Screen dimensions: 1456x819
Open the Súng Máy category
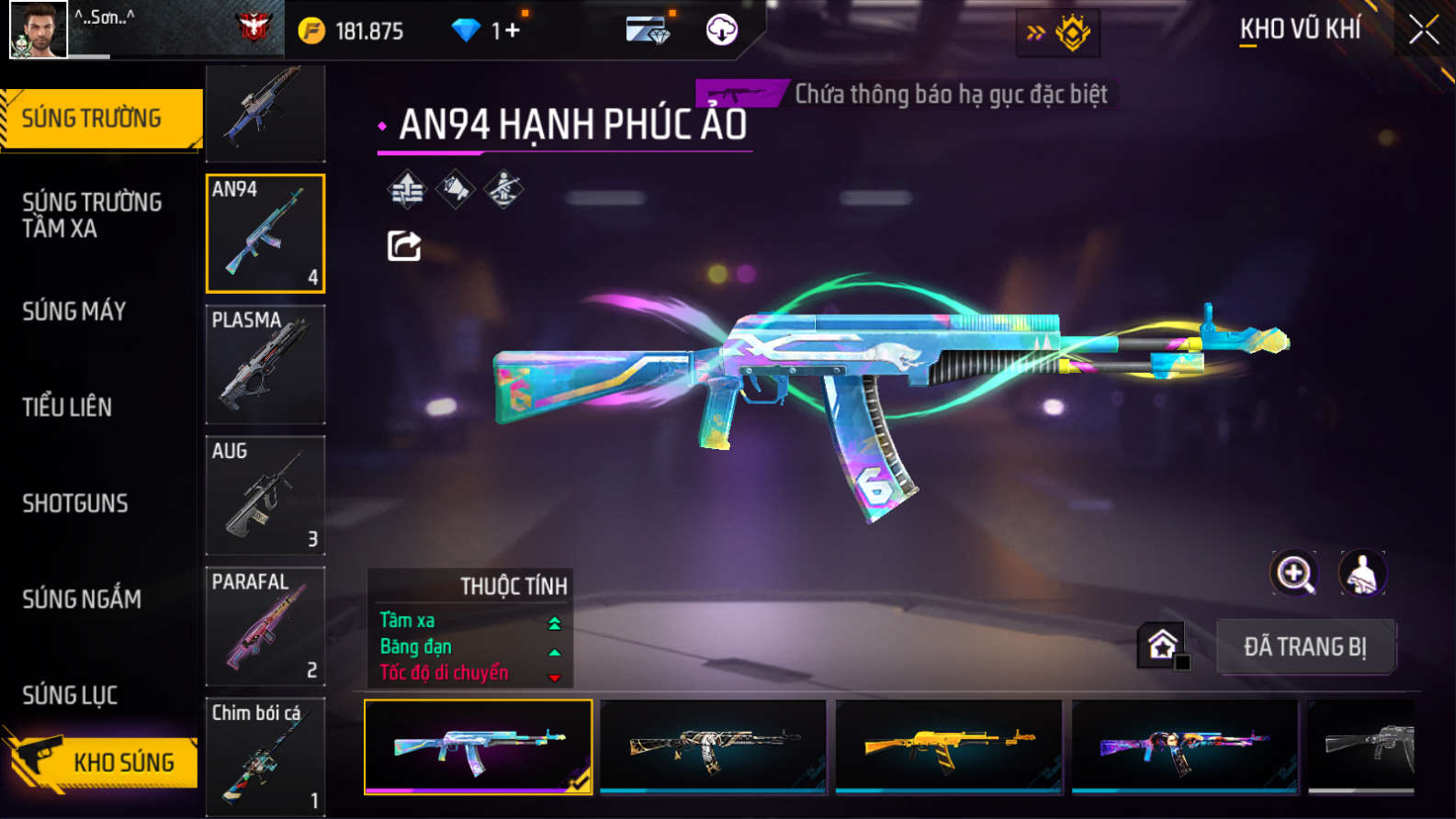coord(74,311)
